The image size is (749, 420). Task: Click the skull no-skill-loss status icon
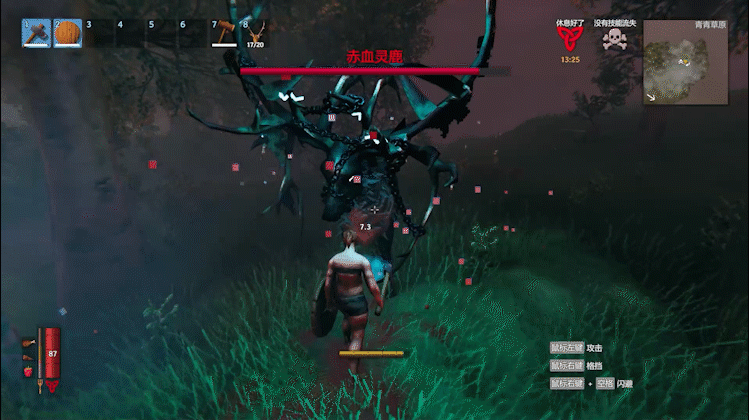pos(614,39)
